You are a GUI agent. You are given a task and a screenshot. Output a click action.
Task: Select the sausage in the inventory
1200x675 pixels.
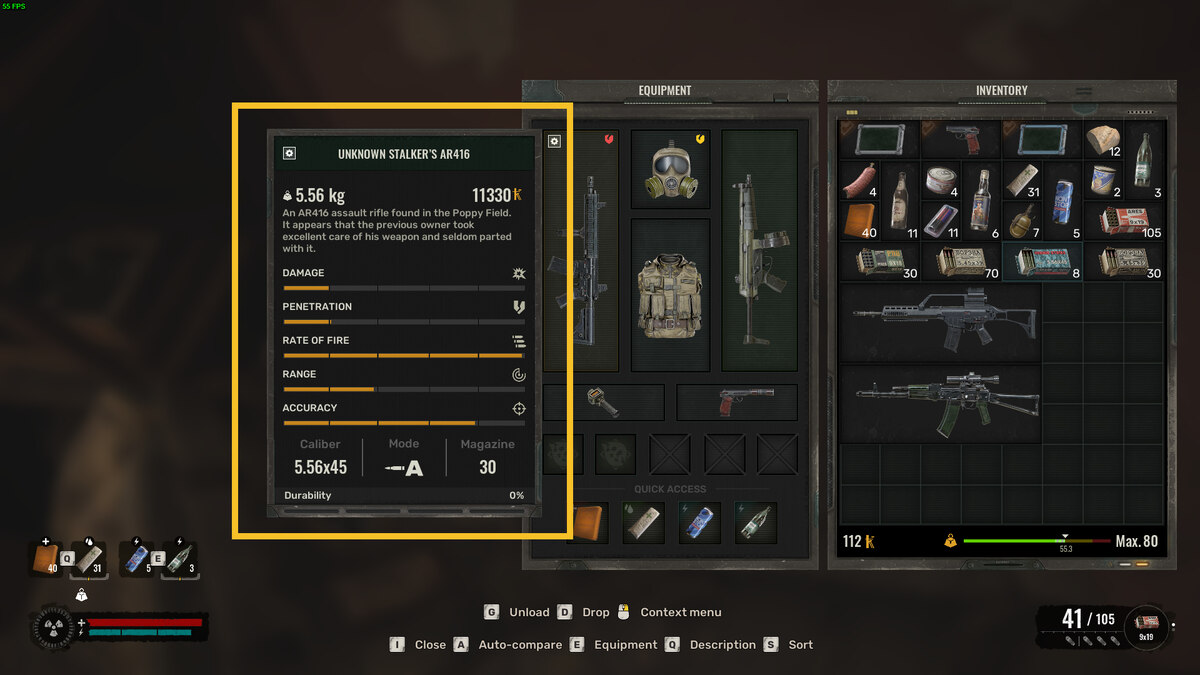858,181
